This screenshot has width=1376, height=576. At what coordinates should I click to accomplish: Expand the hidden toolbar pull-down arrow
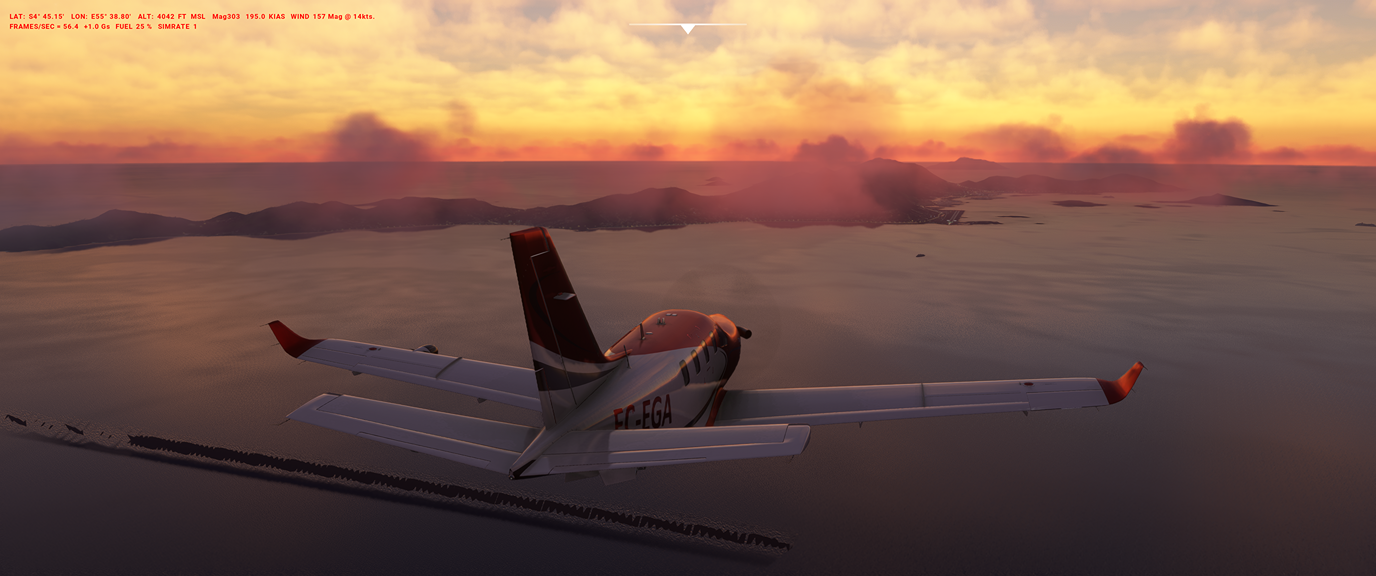point(687,29)
